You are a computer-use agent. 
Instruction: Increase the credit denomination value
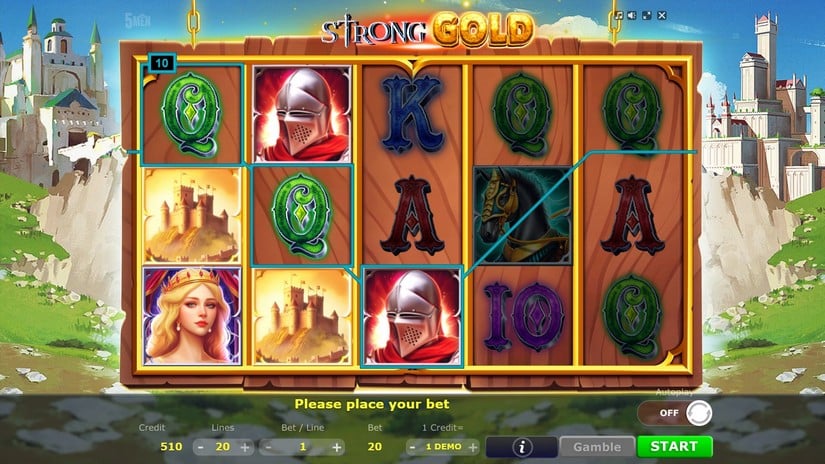473,447
